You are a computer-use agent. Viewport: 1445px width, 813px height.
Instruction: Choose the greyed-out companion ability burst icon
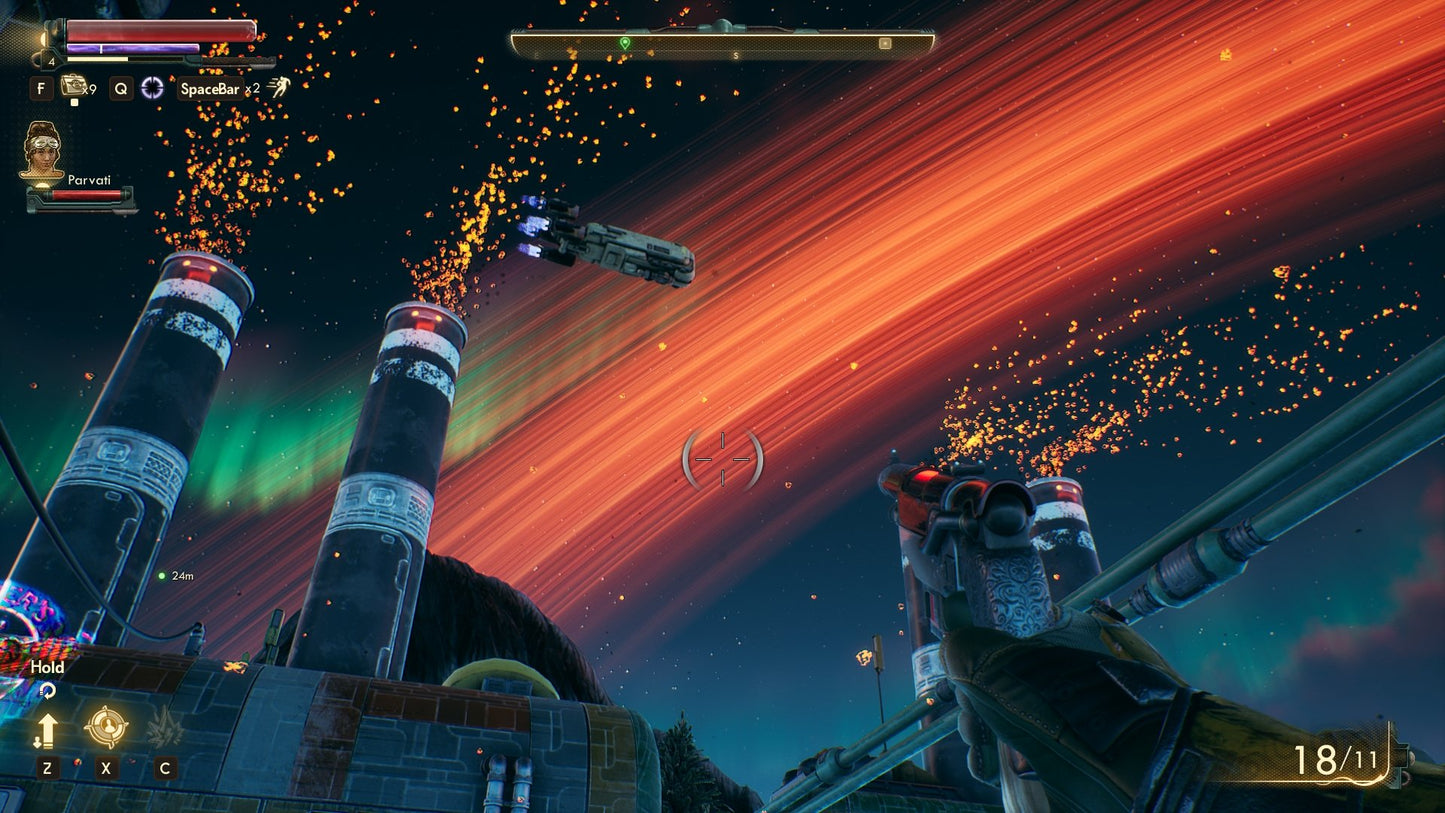[165, 728]
